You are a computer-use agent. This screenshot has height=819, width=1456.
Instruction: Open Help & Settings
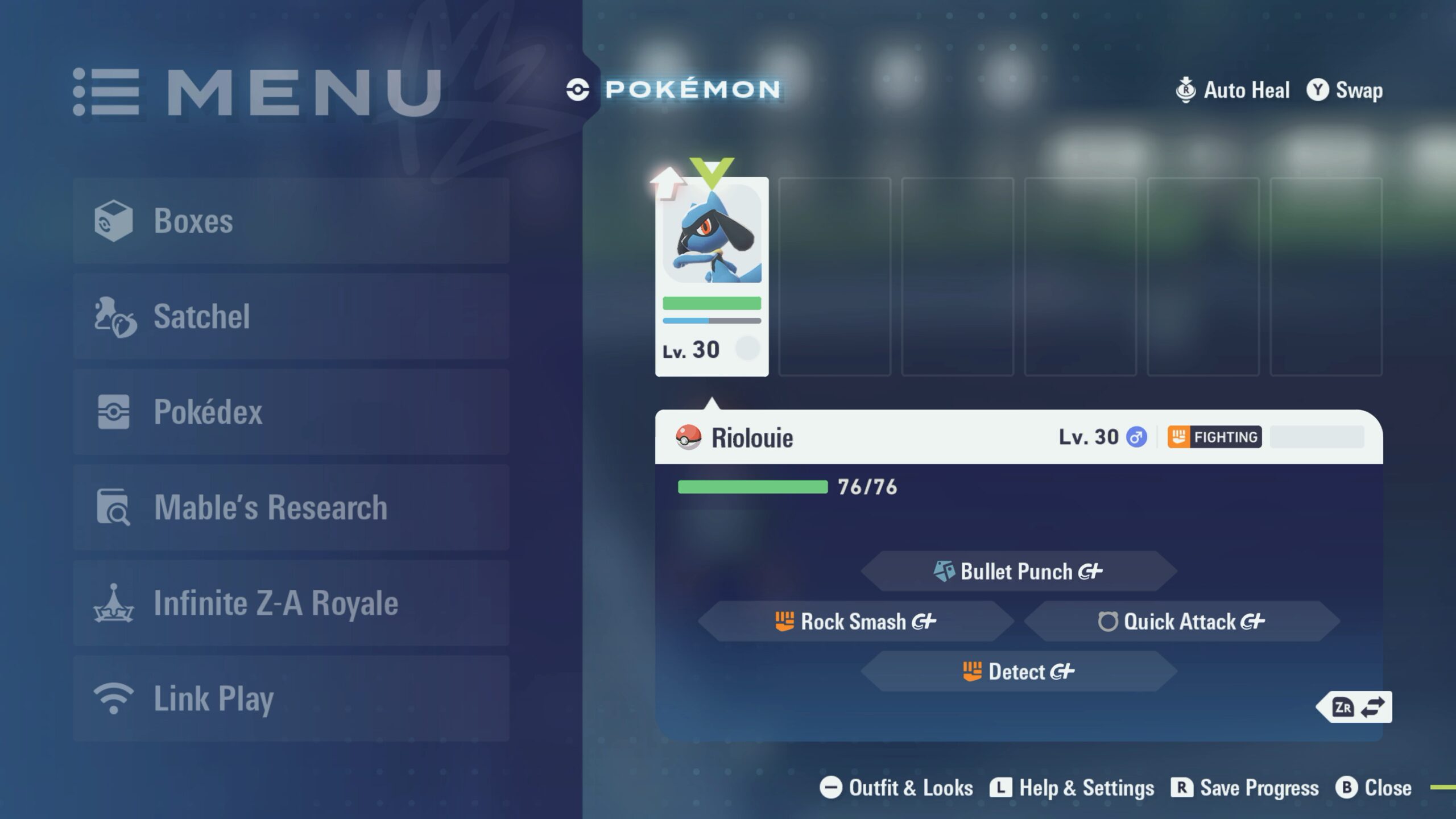(1072, 788)
